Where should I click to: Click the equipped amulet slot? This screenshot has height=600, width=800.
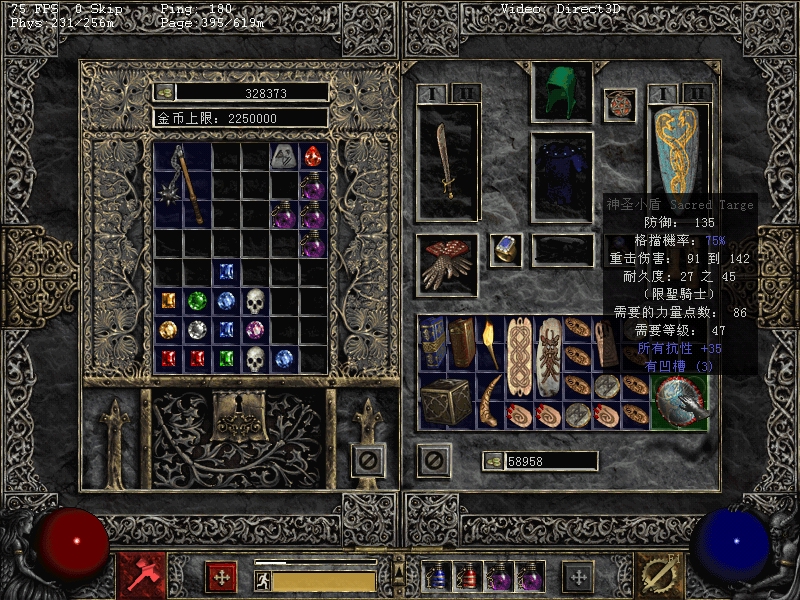(x=619, y=105)
